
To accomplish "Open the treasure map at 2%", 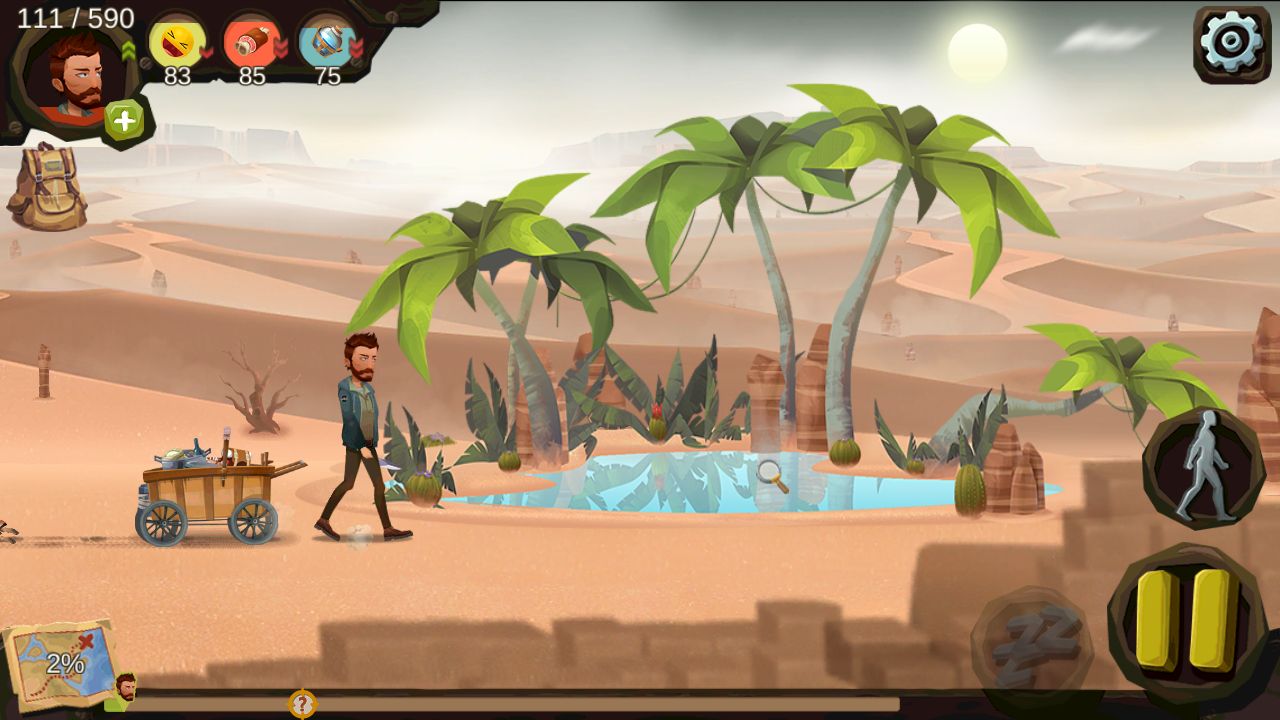I will point(62,662).
